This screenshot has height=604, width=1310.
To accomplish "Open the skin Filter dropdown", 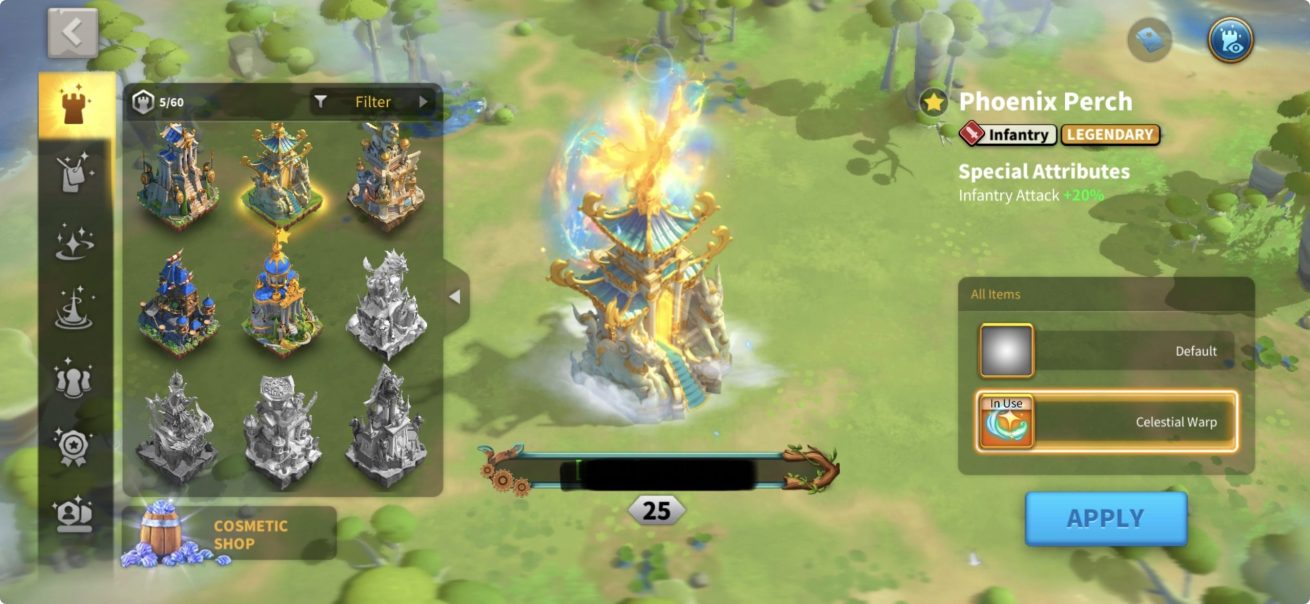I will click(x=372, y=102).
